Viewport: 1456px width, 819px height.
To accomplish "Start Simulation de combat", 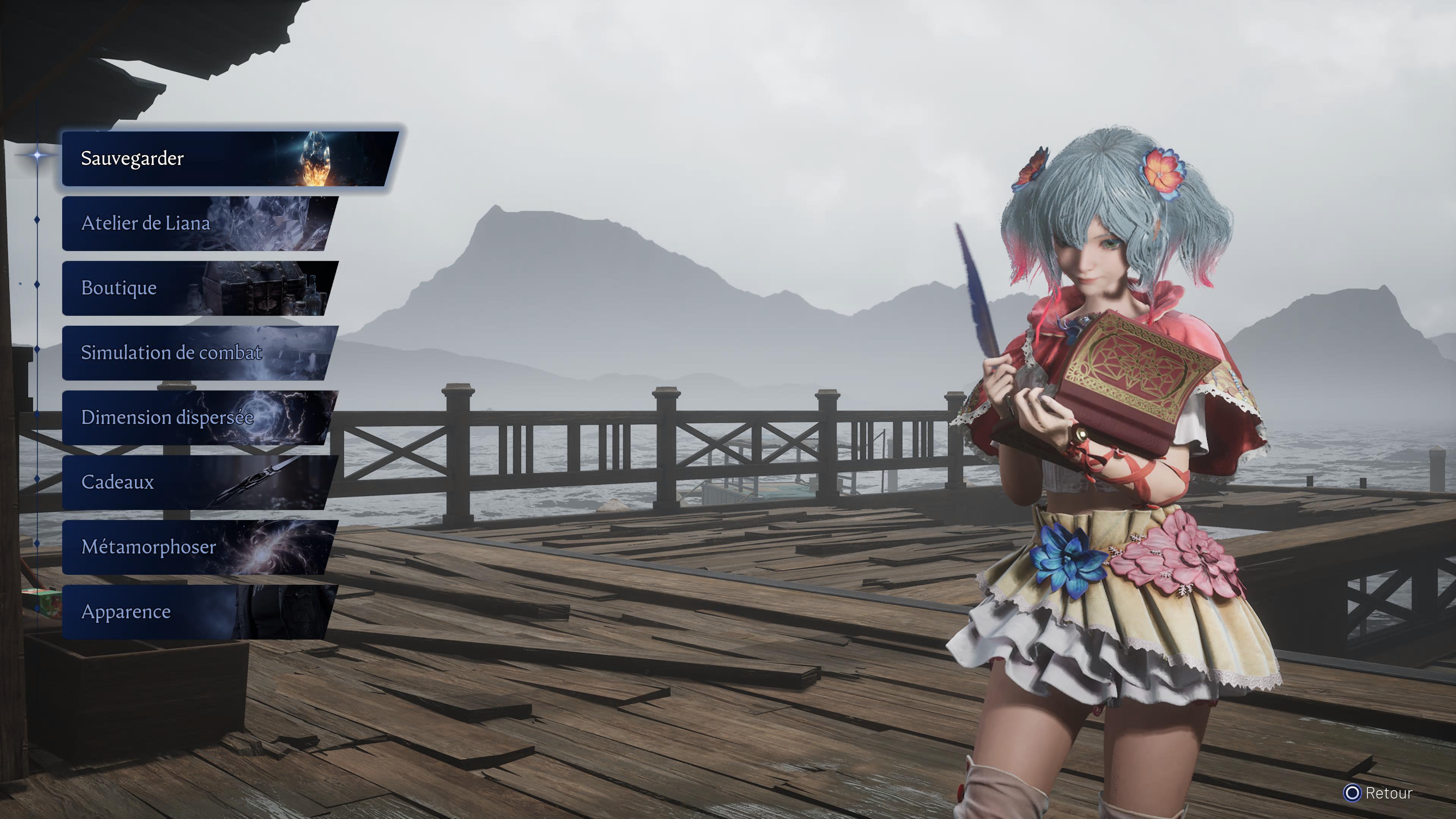I will (x=198, y=353).
